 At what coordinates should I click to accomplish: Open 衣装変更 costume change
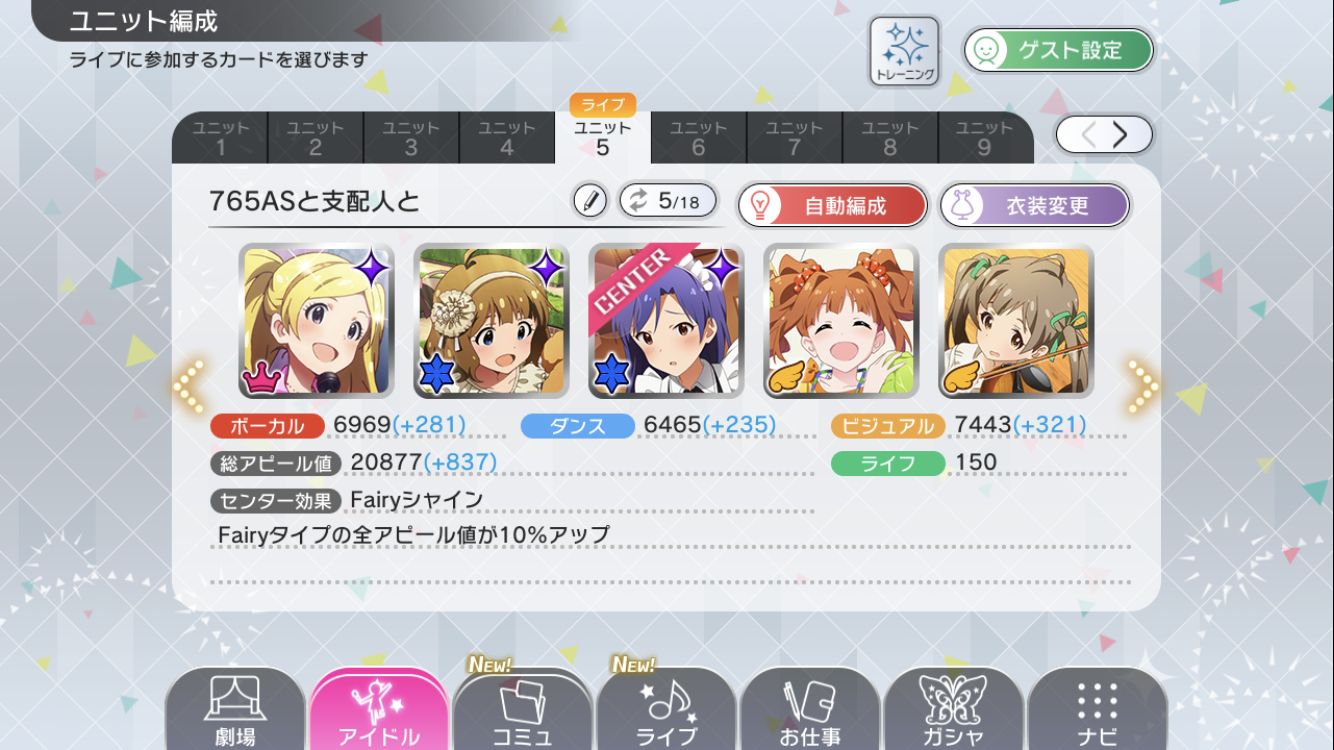click(1035, 206)
